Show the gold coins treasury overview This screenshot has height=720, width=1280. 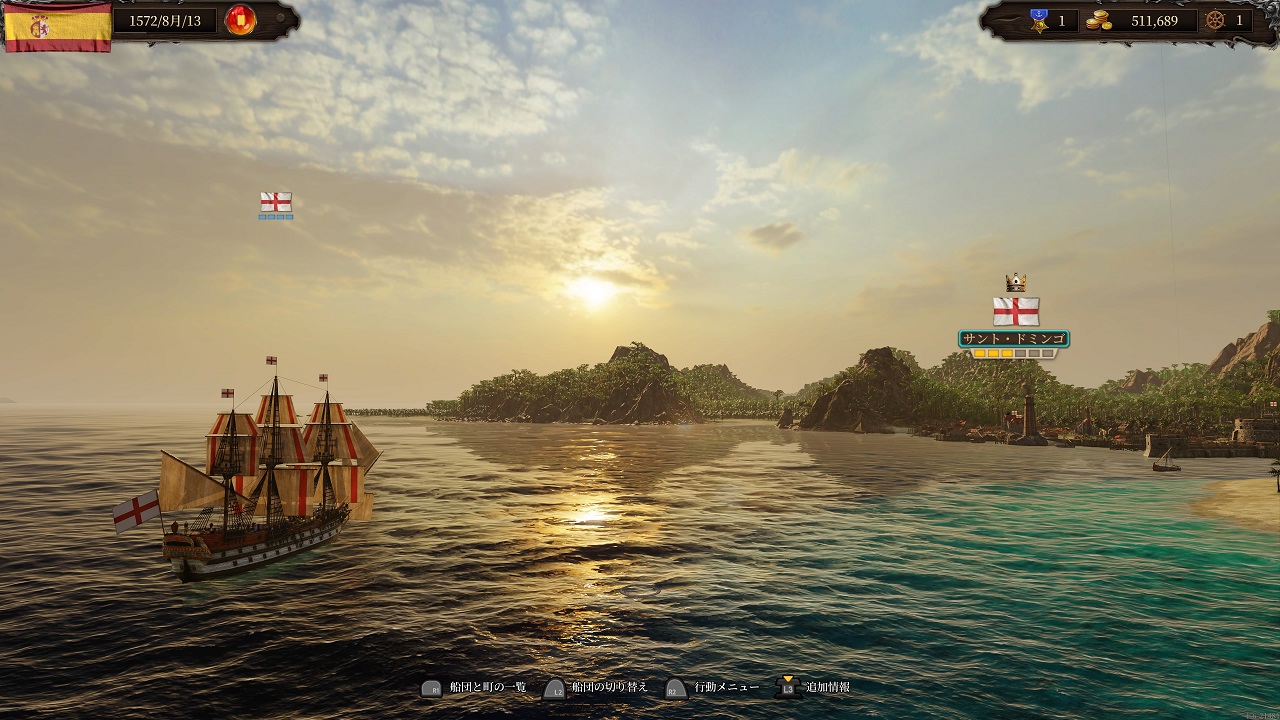(x=1098, y=20)
